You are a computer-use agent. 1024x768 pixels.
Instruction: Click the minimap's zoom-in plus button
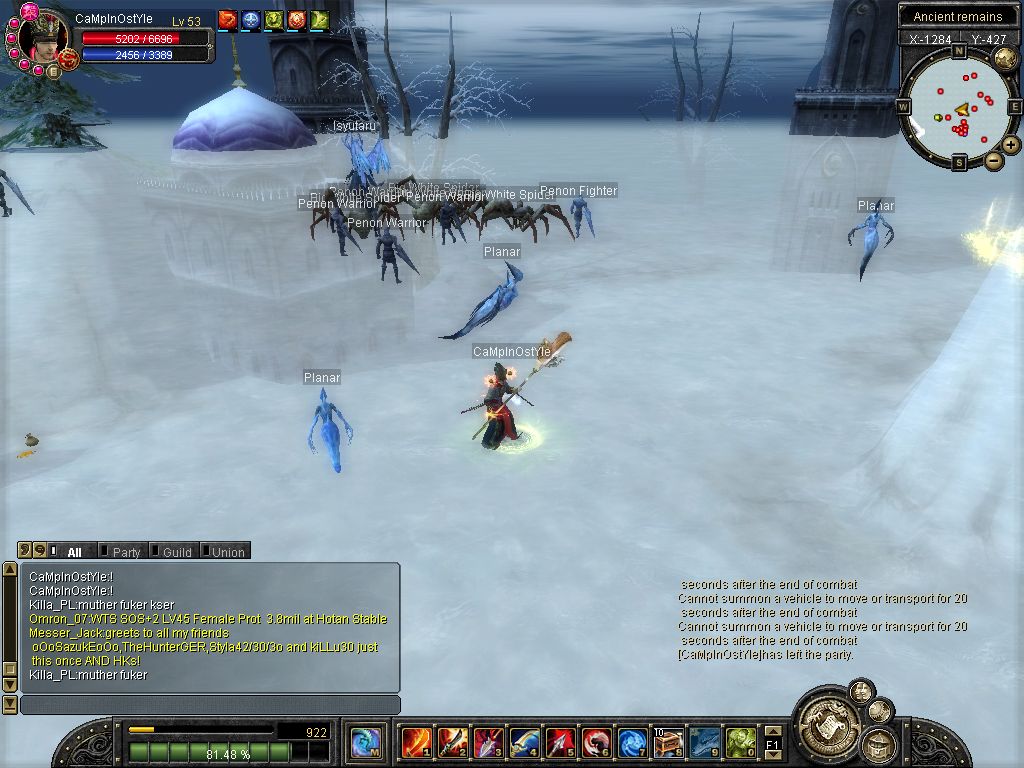1011,145
